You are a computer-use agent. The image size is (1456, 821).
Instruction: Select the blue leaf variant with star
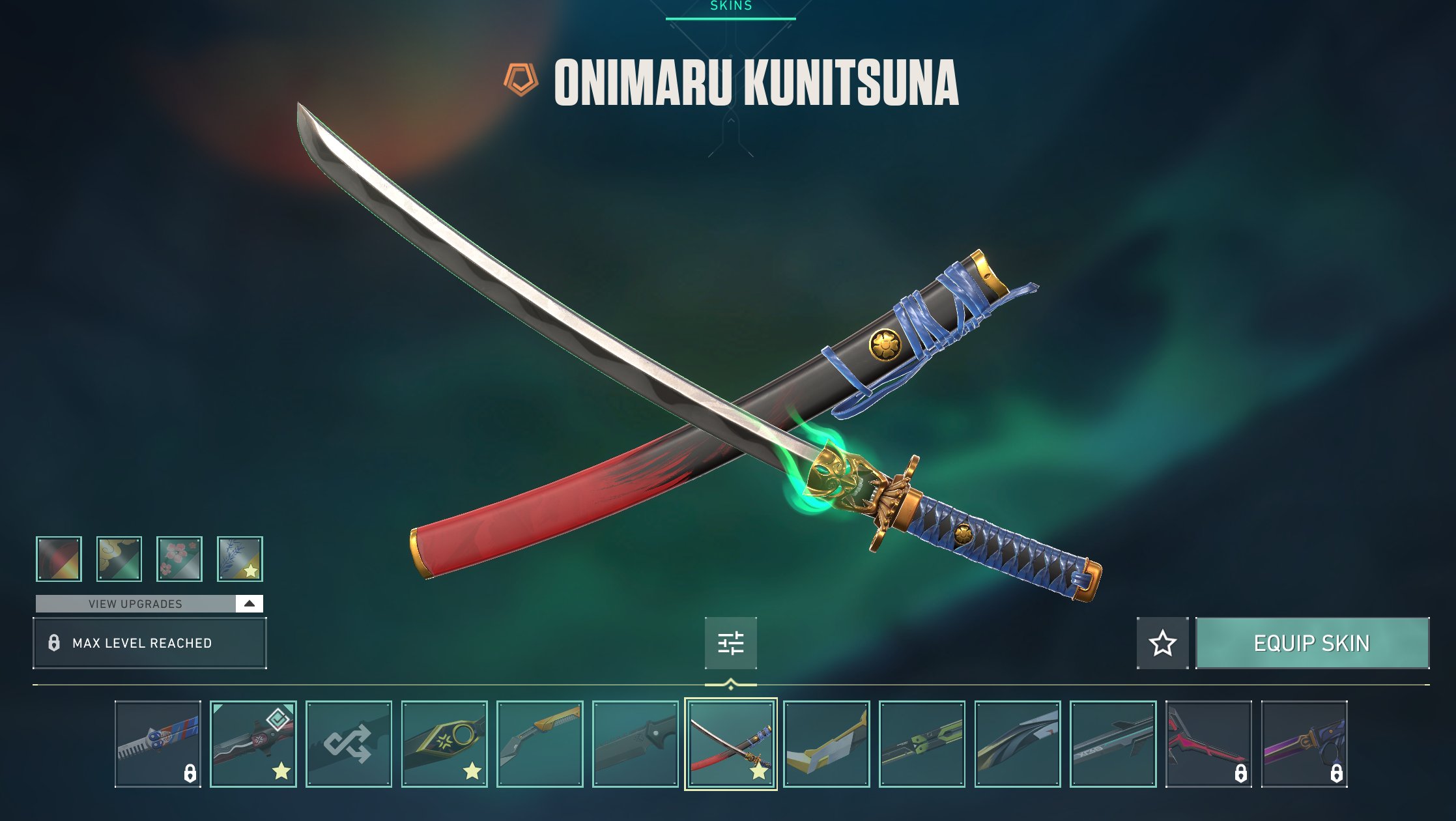(240, 558)
